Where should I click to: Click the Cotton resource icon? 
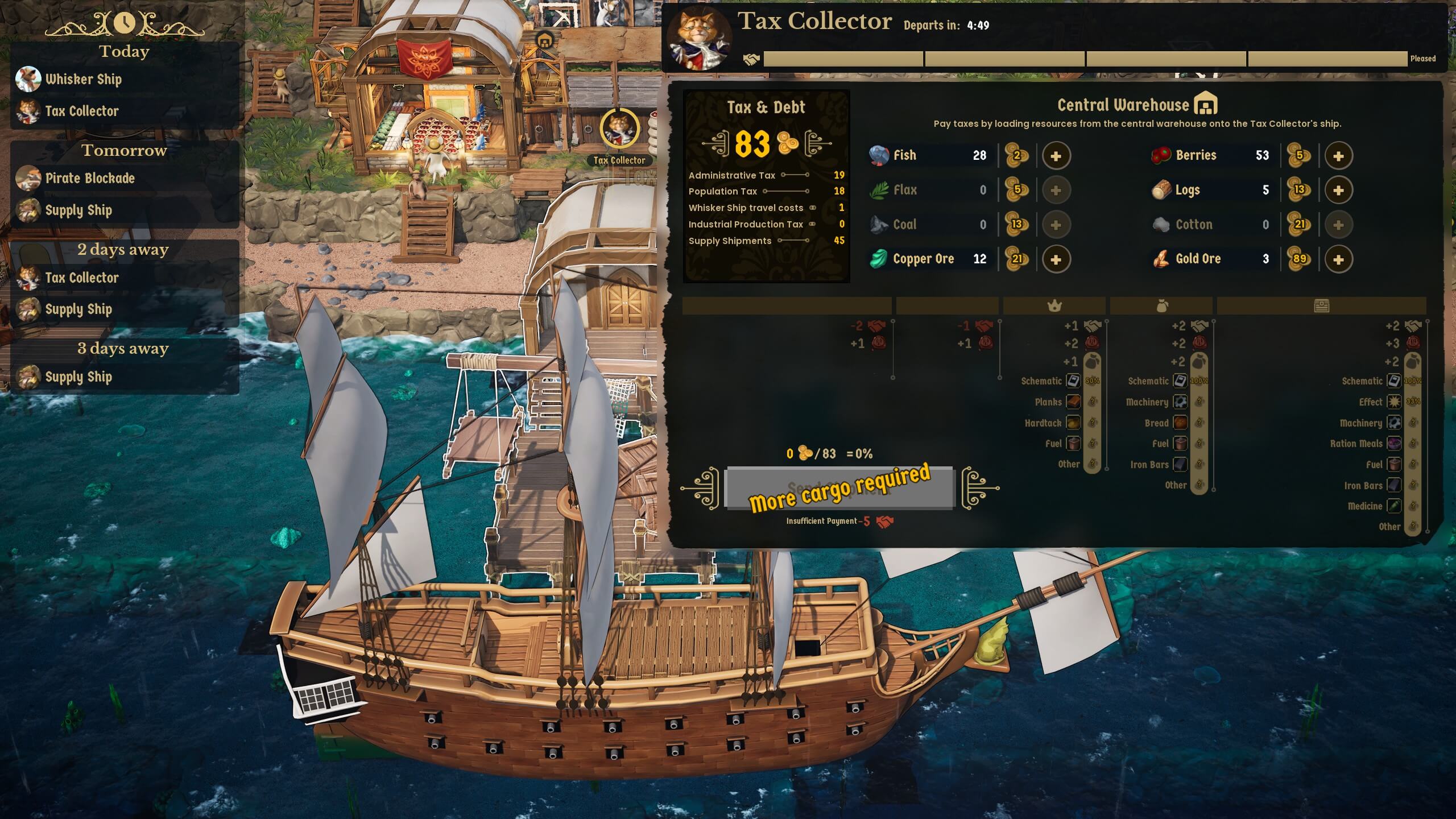click(1161, 224)
